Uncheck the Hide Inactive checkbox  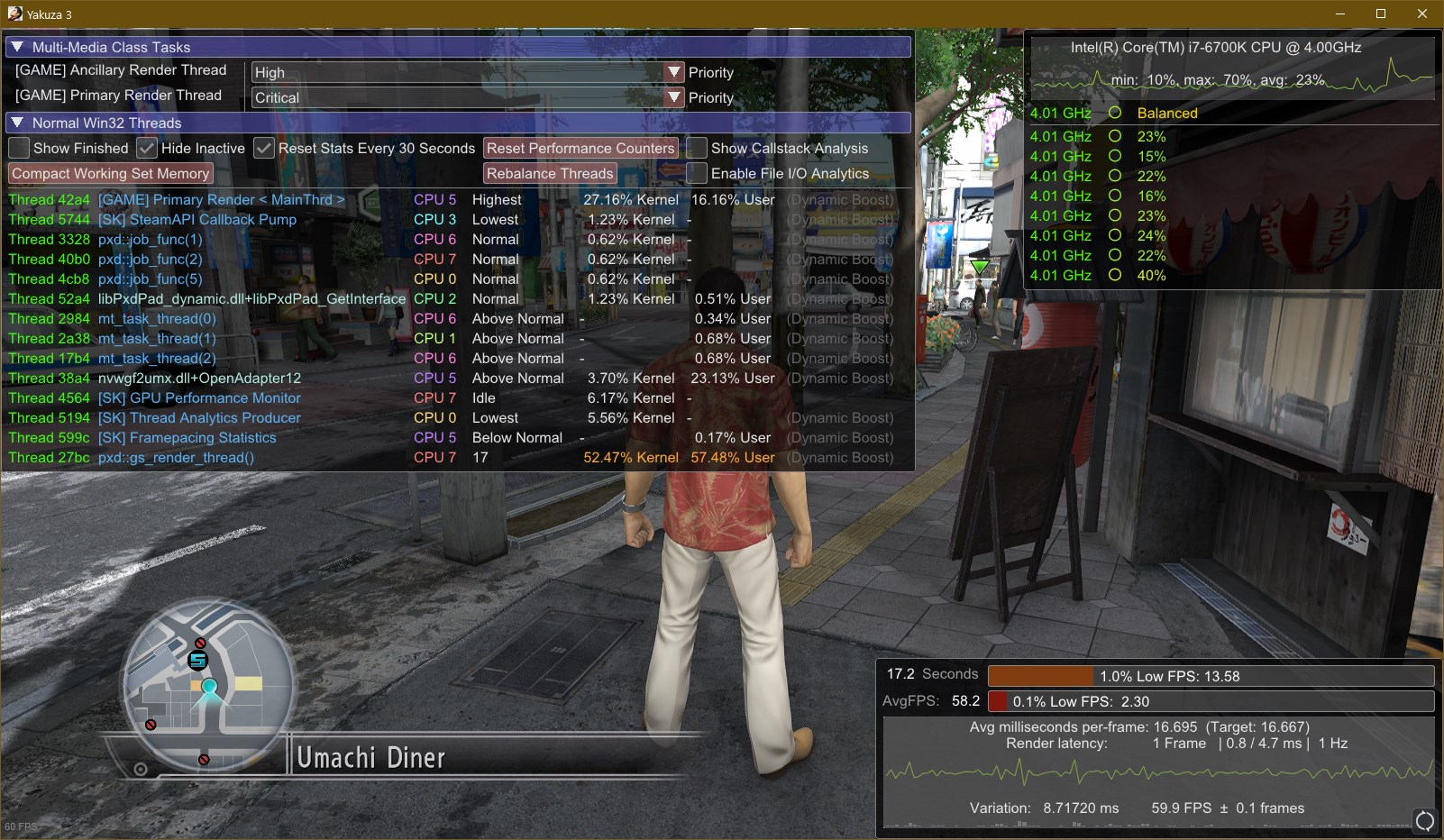click(147, 149)
